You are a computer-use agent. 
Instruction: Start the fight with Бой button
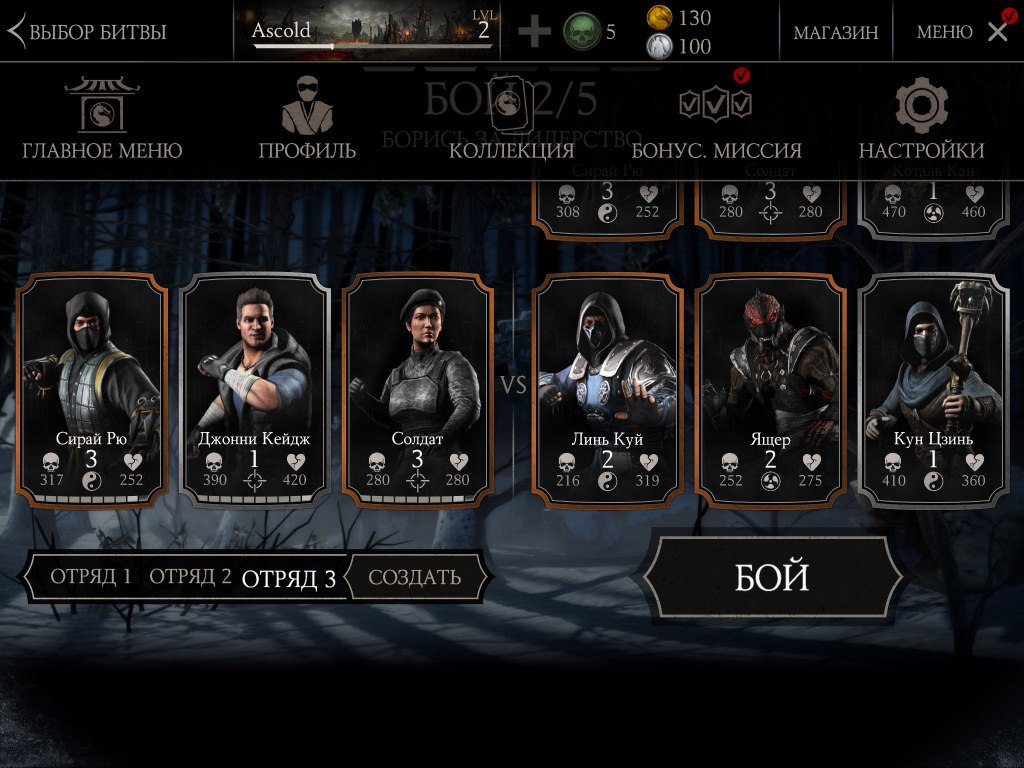[x=771, y=578]
